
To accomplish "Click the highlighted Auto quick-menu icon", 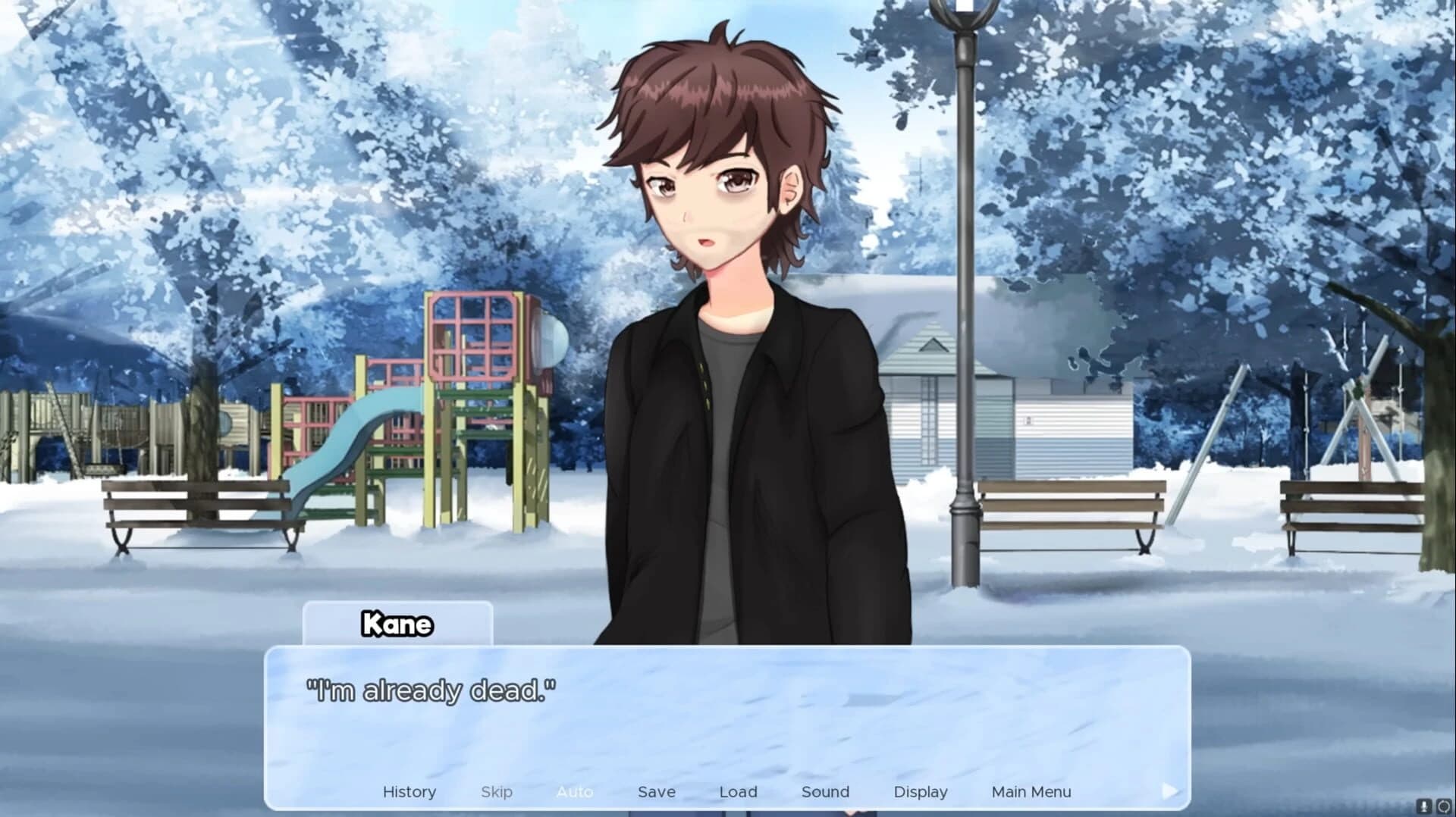I will pyautogui.click(x=576, y=791).
